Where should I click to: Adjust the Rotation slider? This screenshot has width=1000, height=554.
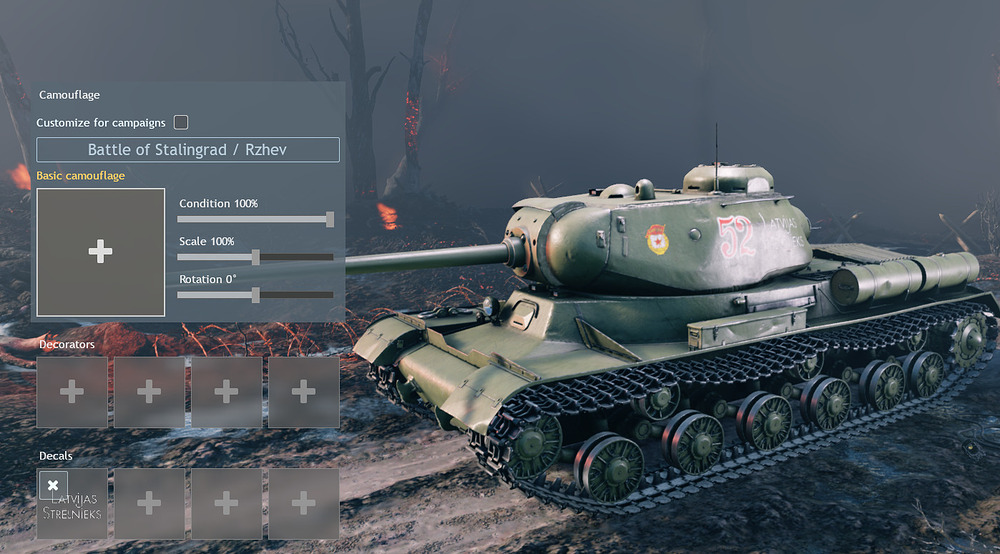click(x=256, y=295)
